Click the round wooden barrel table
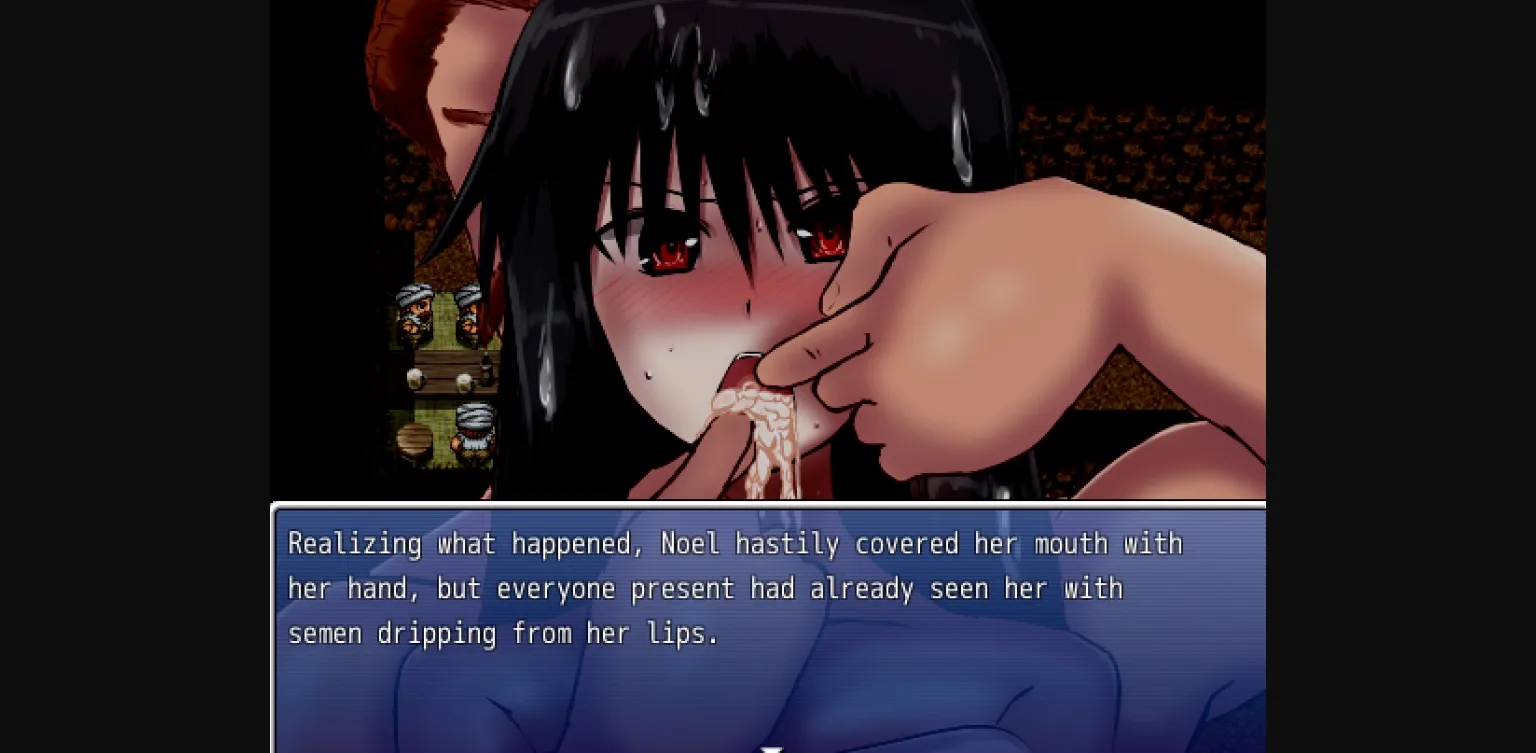The height and width of the screenshot is (753, 1536). coord(412,441)
